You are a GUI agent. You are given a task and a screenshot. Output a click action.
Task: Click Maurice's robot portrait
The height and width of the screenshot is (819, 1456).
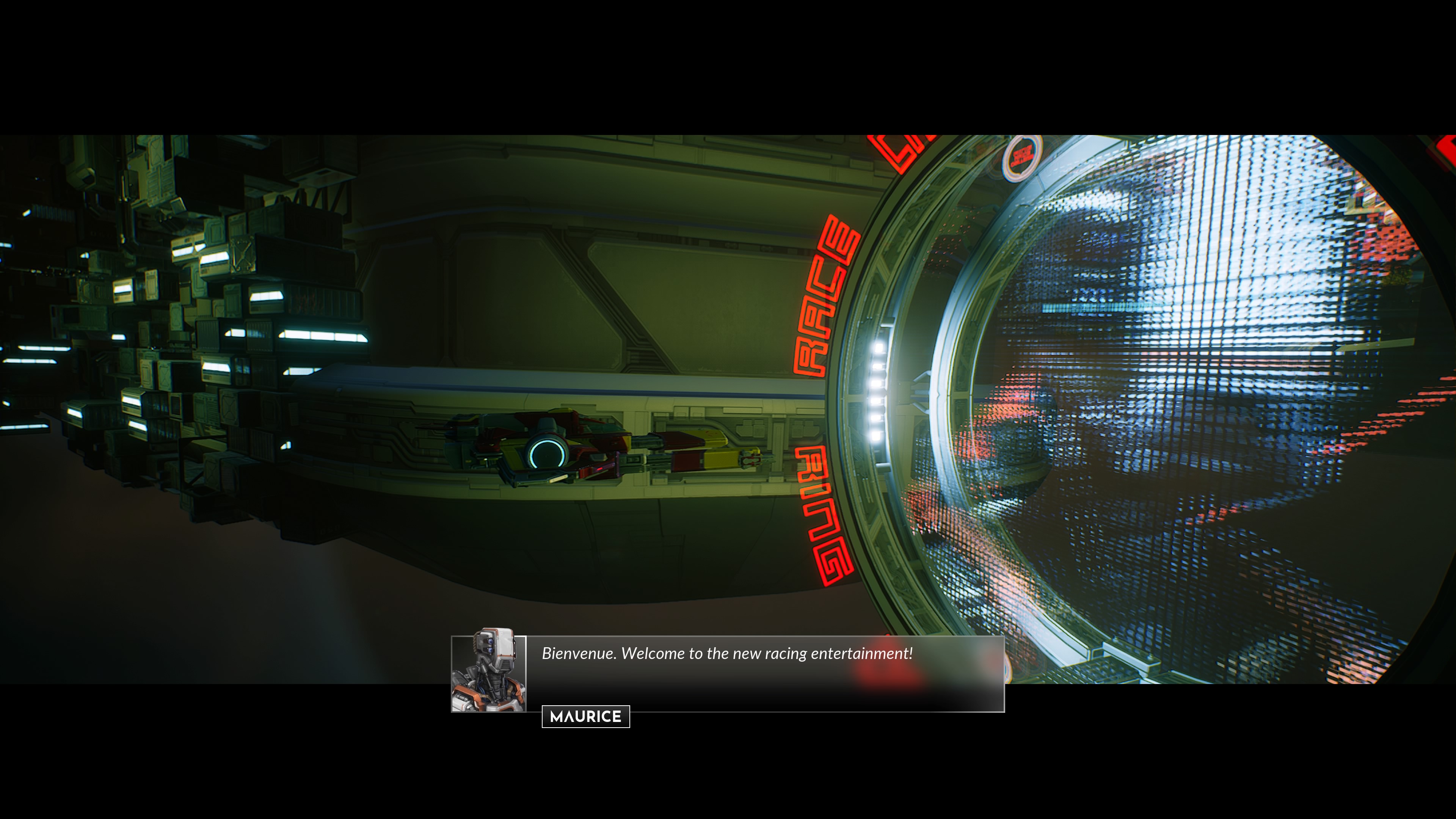point(488,673)
